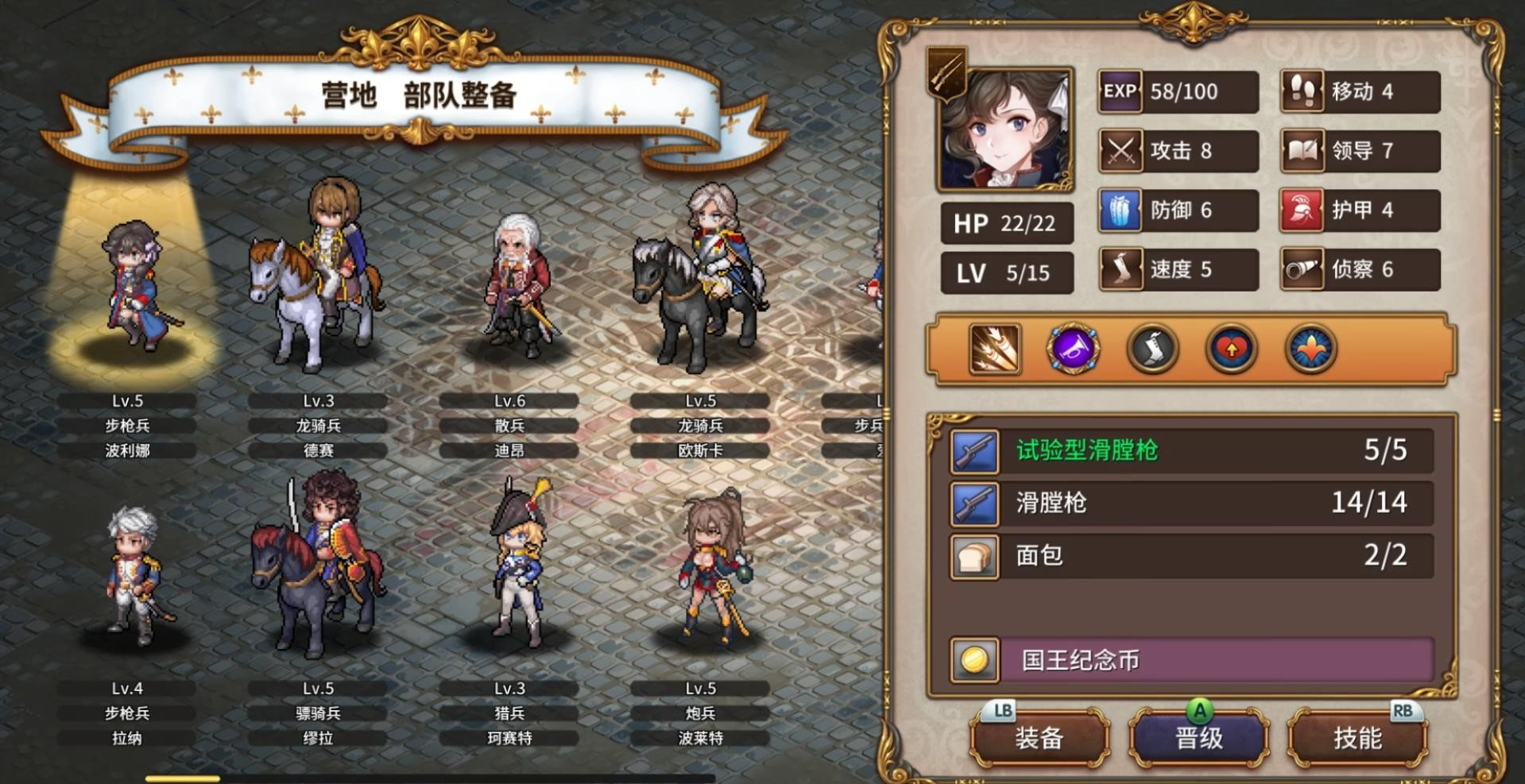1525x784 pixels.
Task: Select the 试验型滑膛枪 weapon row
Action: click(1192, 450)
